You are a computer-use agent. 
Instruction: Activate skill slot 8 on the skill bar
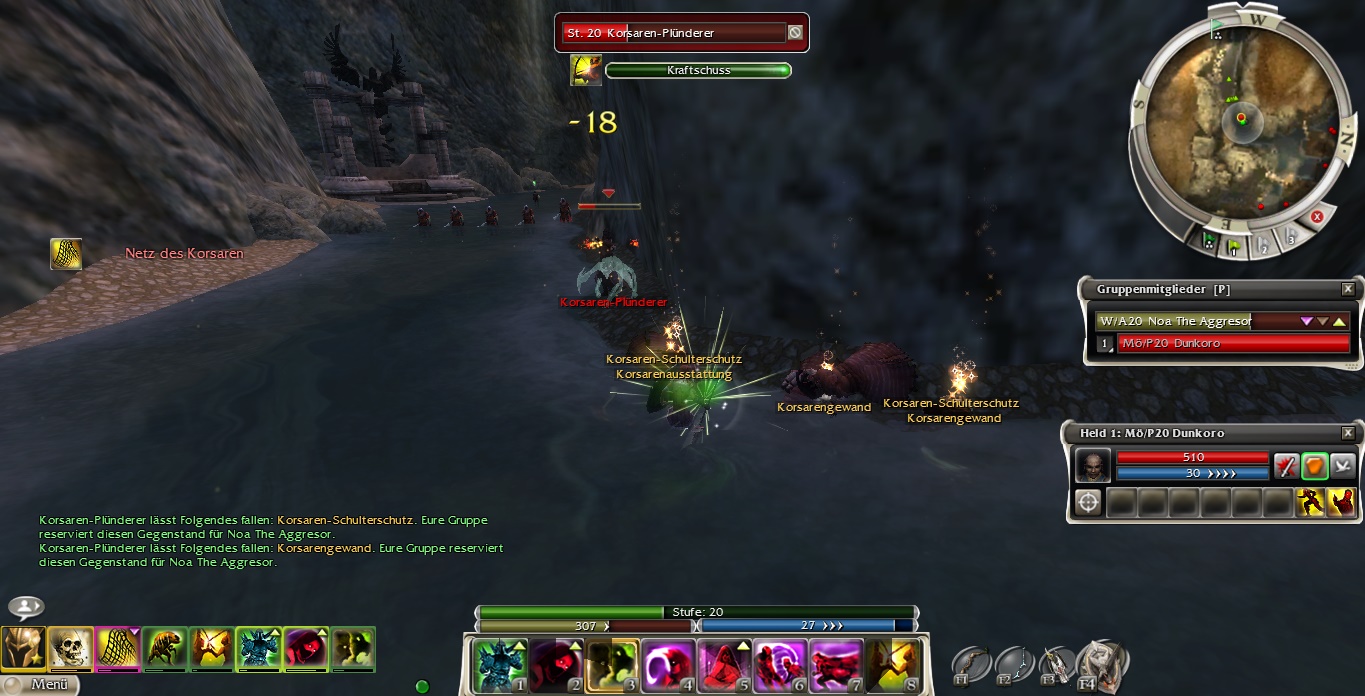click(x=890, y=665)
